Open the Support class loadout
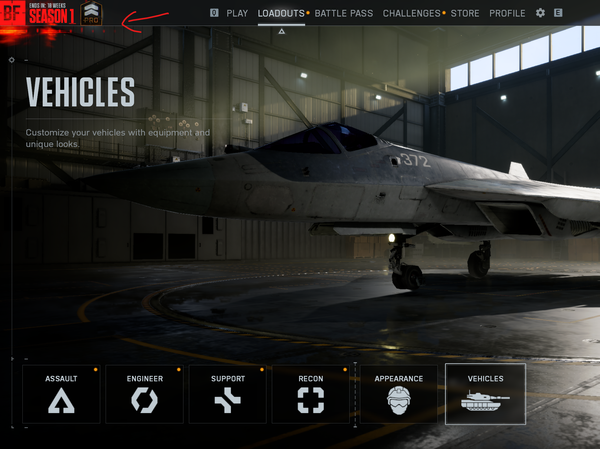 point(228,393)
